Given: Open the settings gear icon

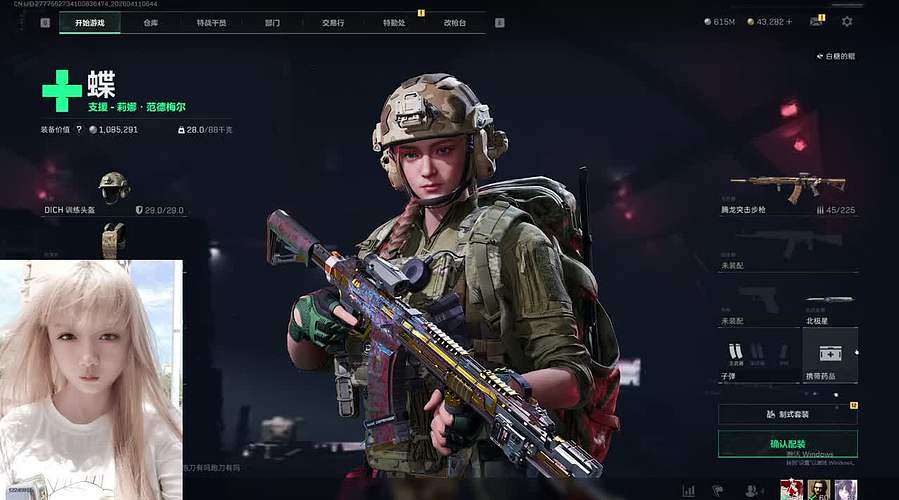Looking at the screenshot, I should [847, 21].
